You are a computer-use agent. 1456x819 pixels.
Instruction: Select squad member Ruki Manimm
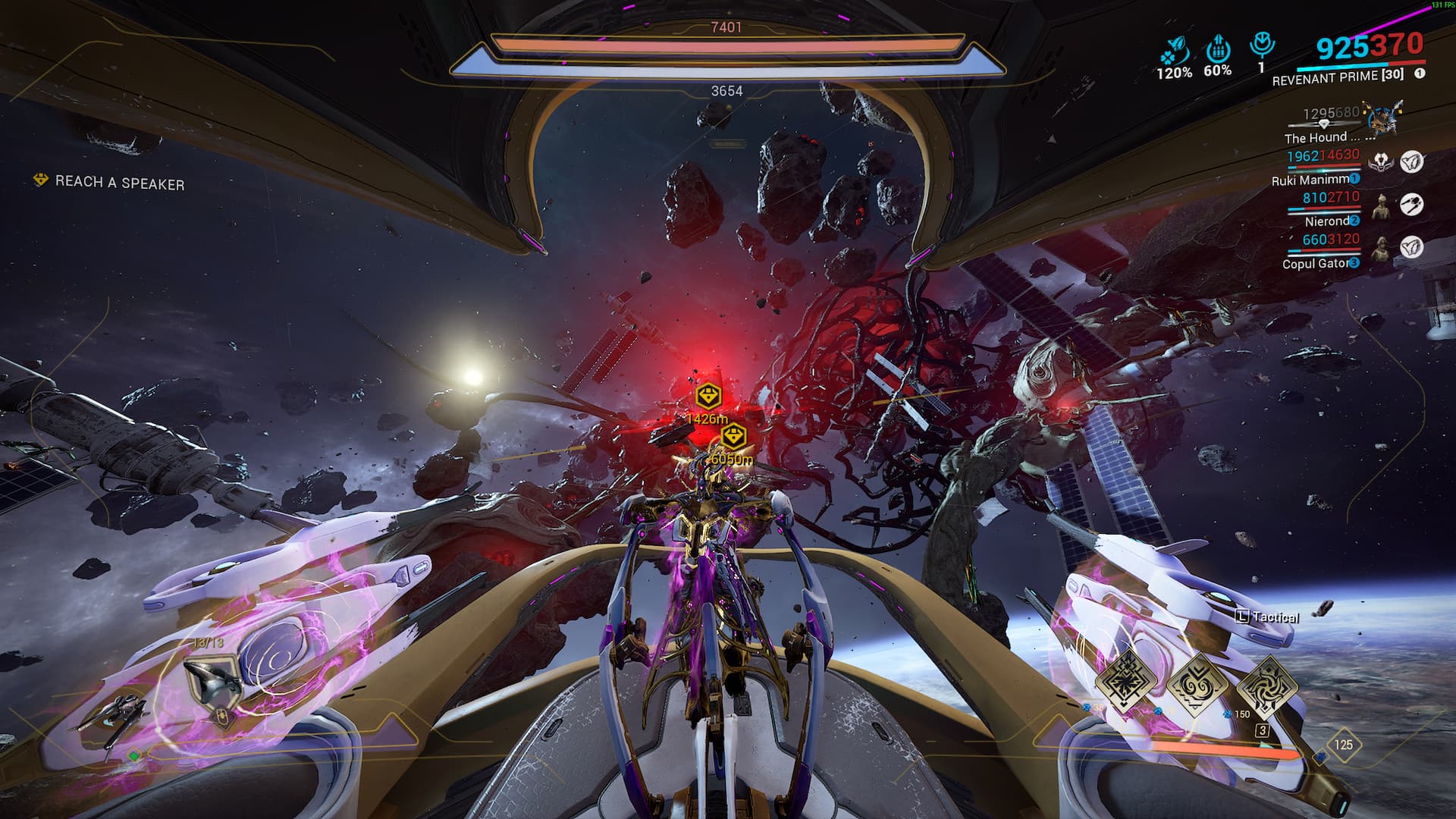(x=1313, y=180)
